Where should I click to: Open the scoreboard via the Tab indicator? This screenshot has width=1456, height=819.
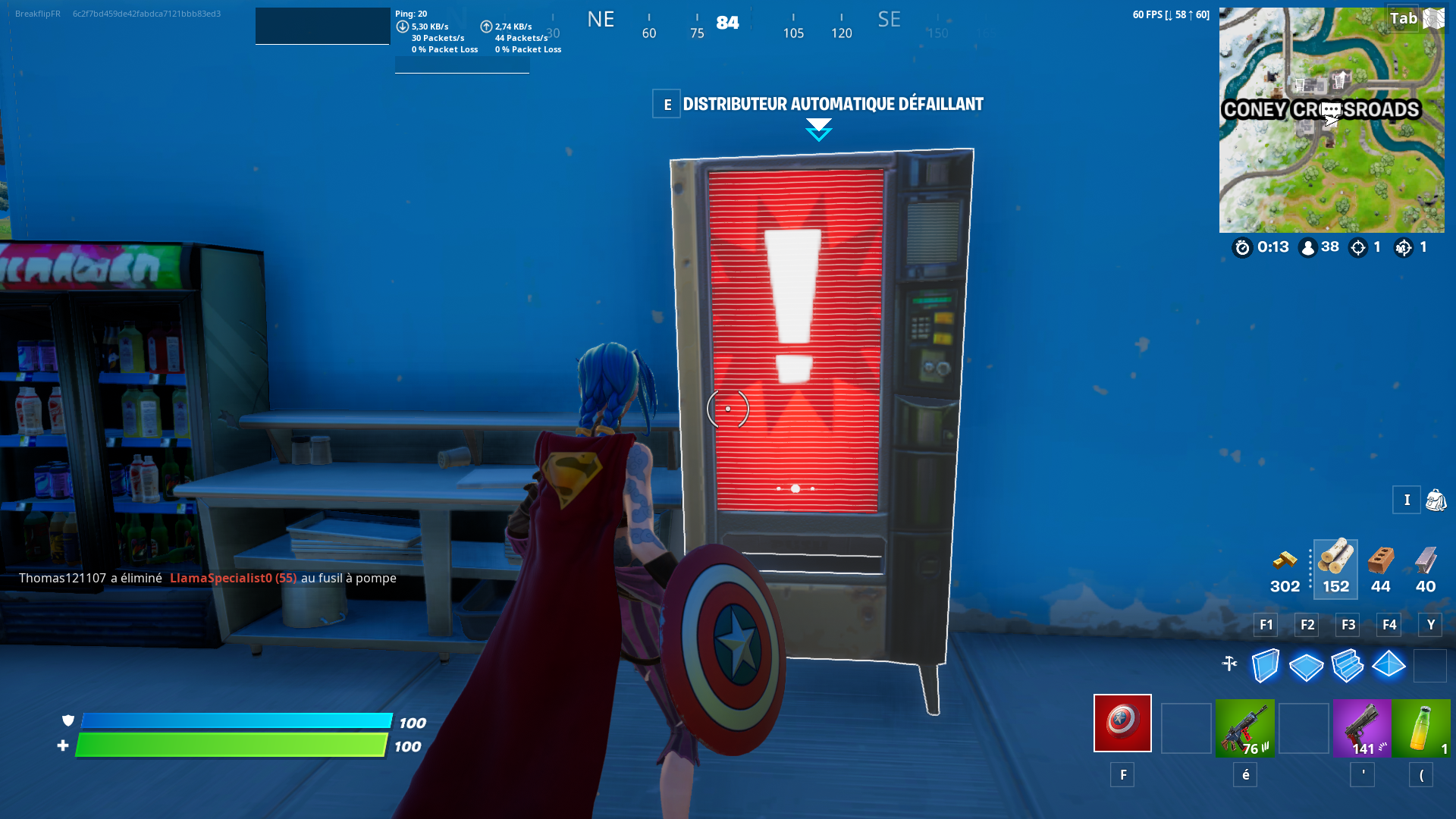tap(1404, 19)
